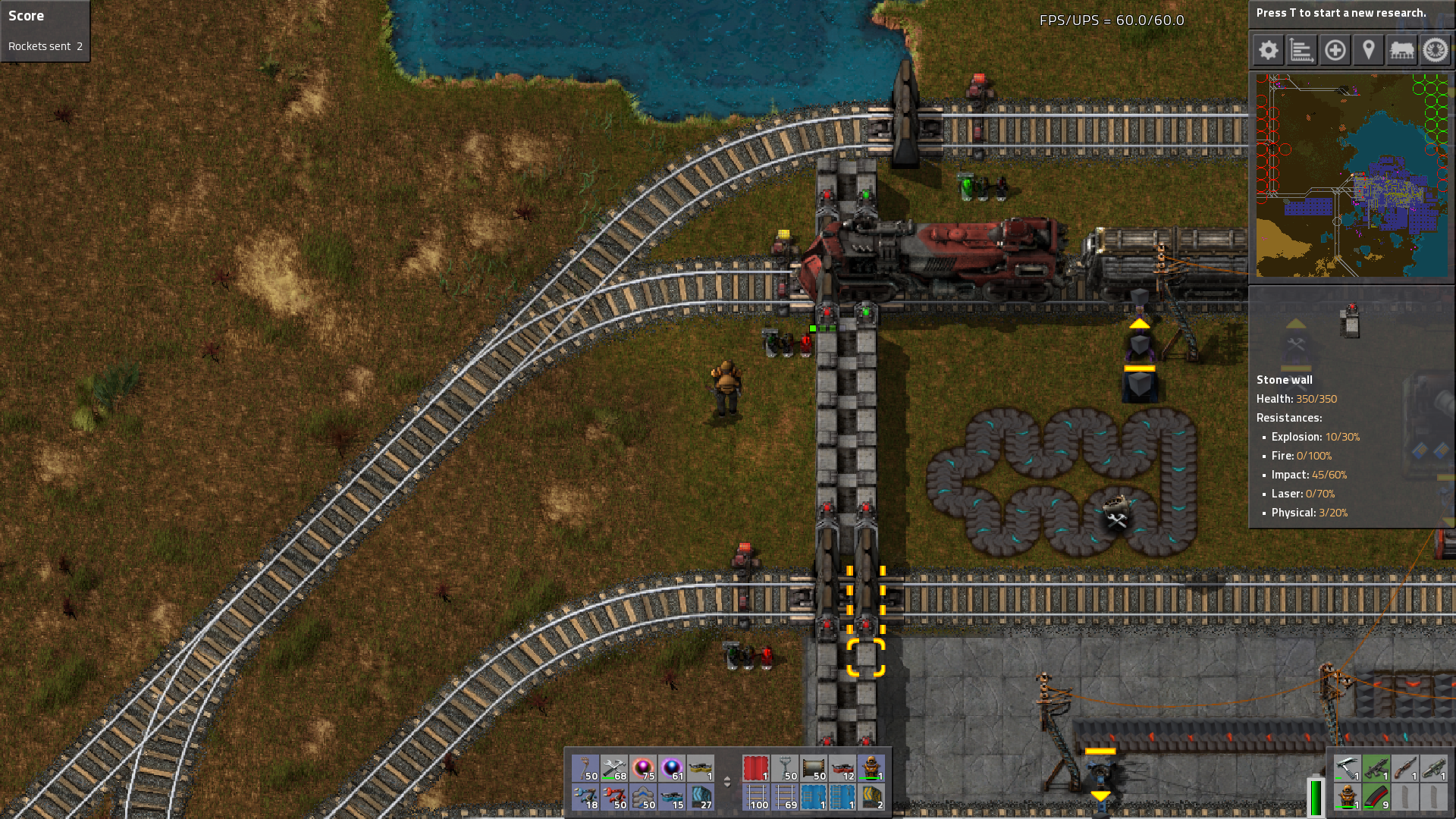Image resolution: width=1456 pixels, height=819 pixels.
Task: Choose the rocket launcher weapon slot
Action: [1433, 768]
